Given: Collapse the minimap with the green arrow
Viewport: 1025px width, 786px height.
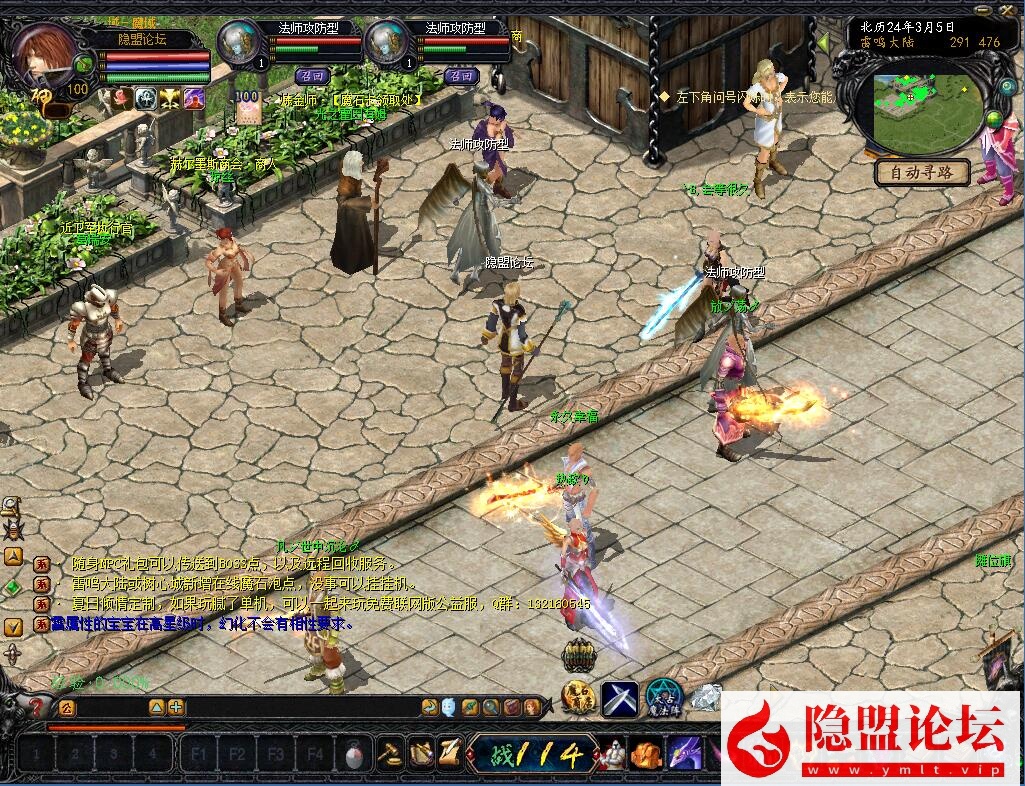Looking at the screenshot, I should pos(823,43).
